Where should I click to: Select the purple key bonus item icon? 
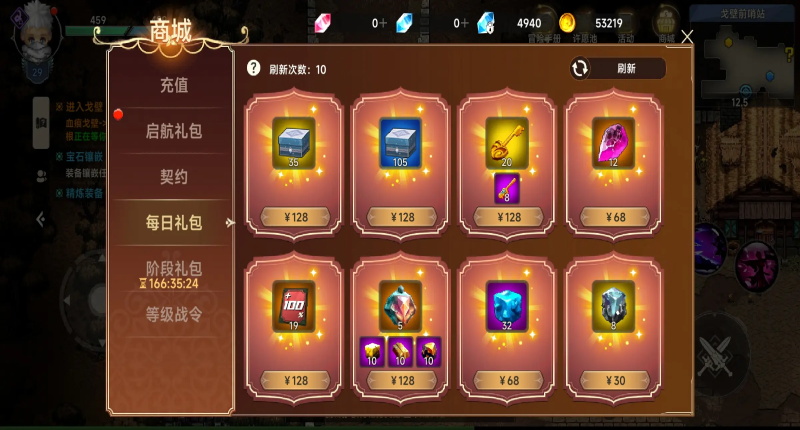(507, 186)
